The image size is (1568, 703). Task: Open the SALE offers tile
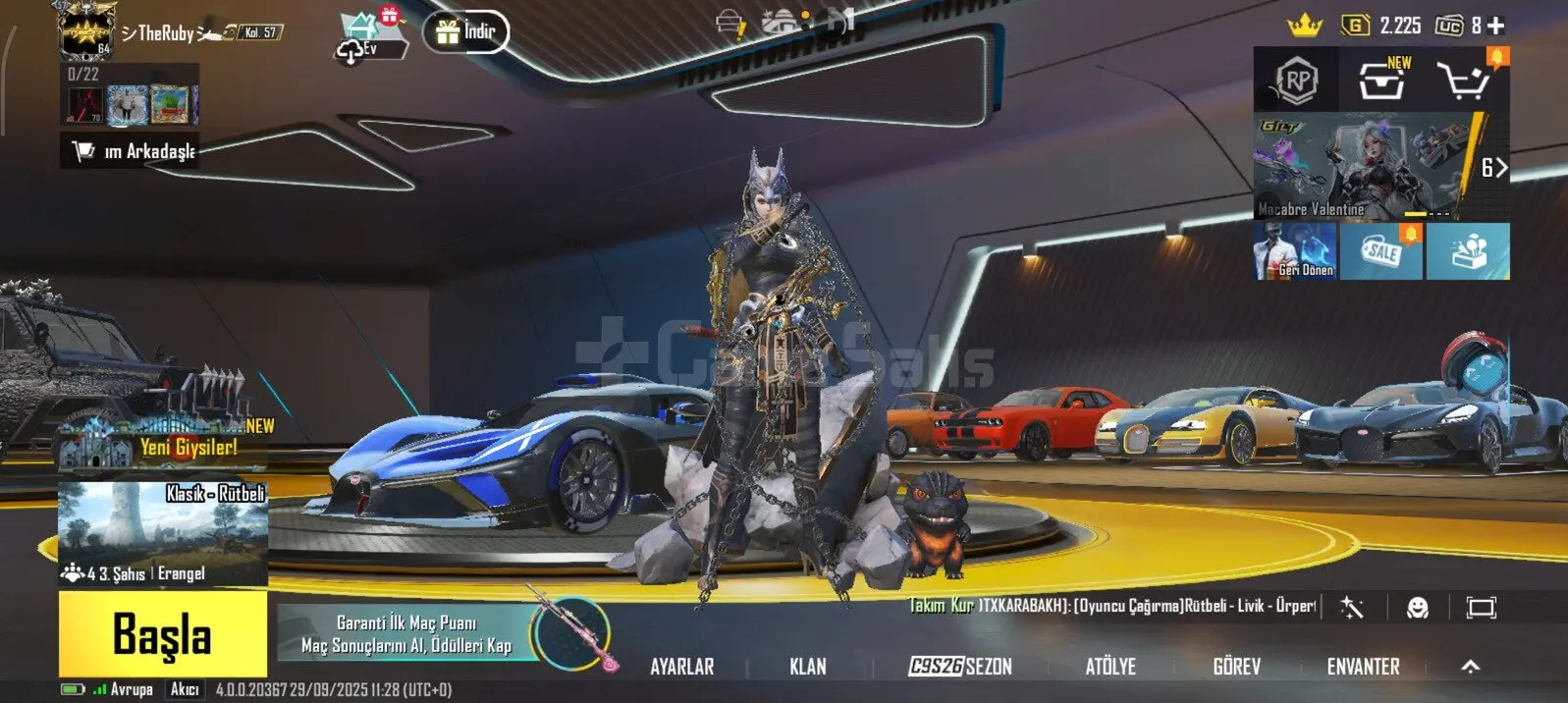[1381, 251]
